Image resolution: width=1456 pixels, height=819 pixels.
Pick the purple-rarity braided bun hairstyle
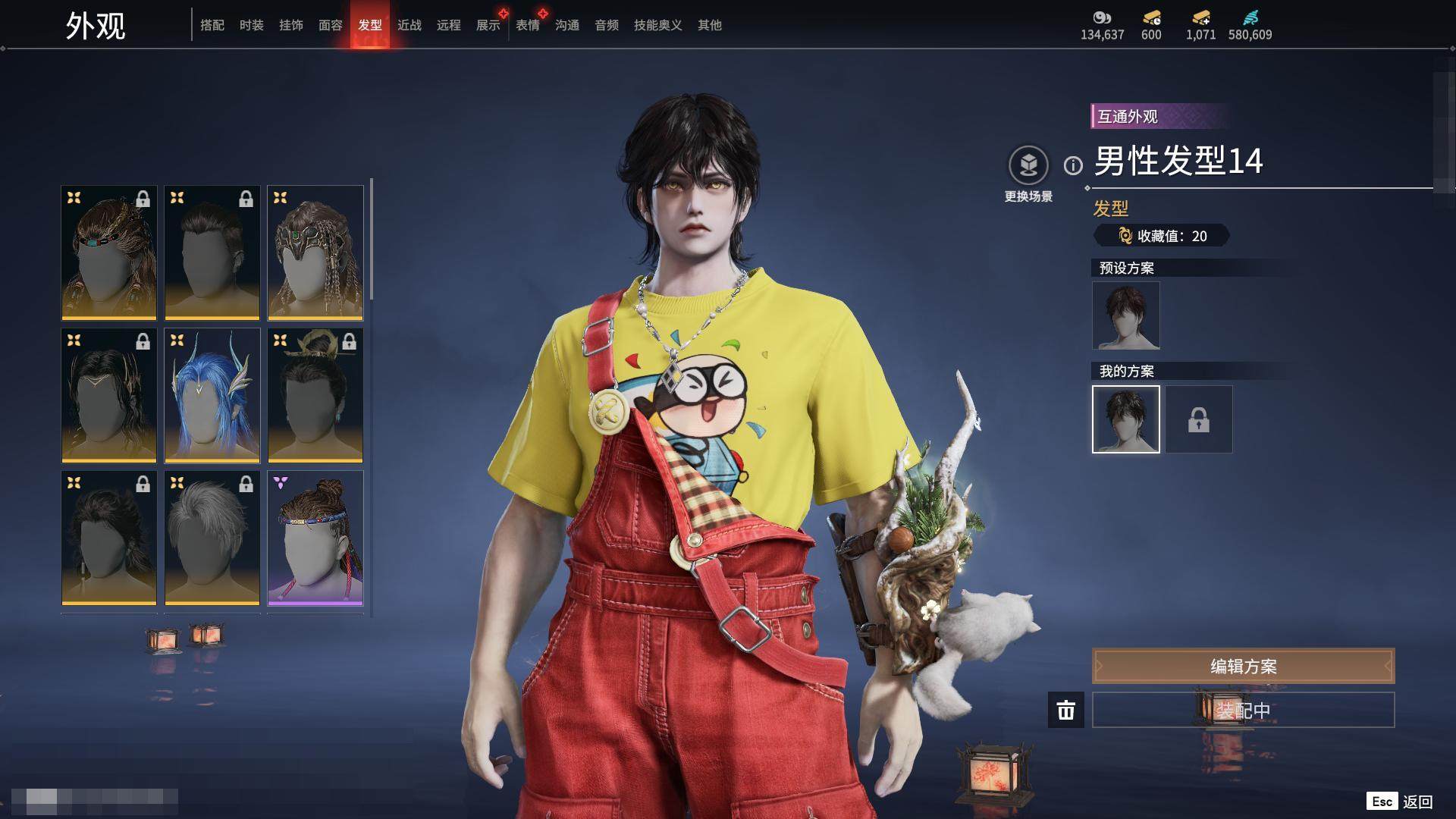tap(315, 538)
